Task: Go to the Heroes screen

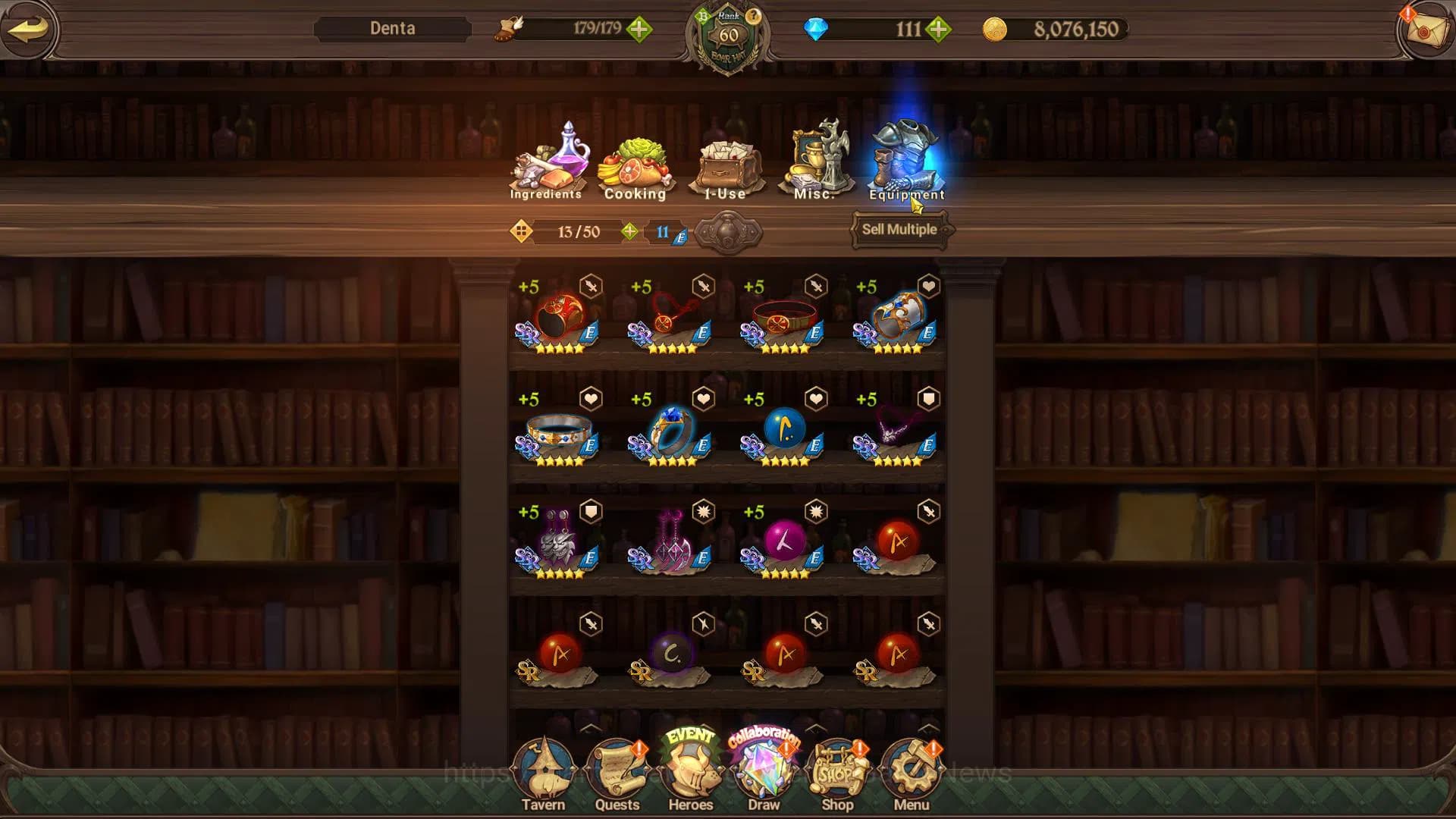Action: click(x=690, y=775)
